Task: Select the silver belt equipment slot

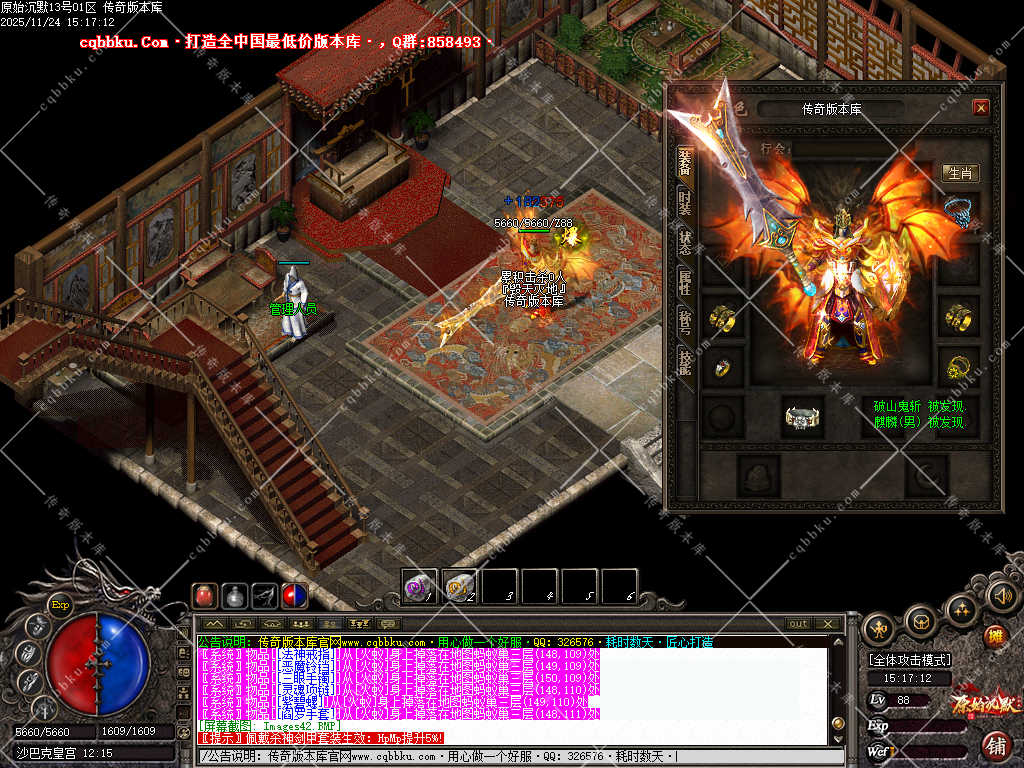Action: 802,417
